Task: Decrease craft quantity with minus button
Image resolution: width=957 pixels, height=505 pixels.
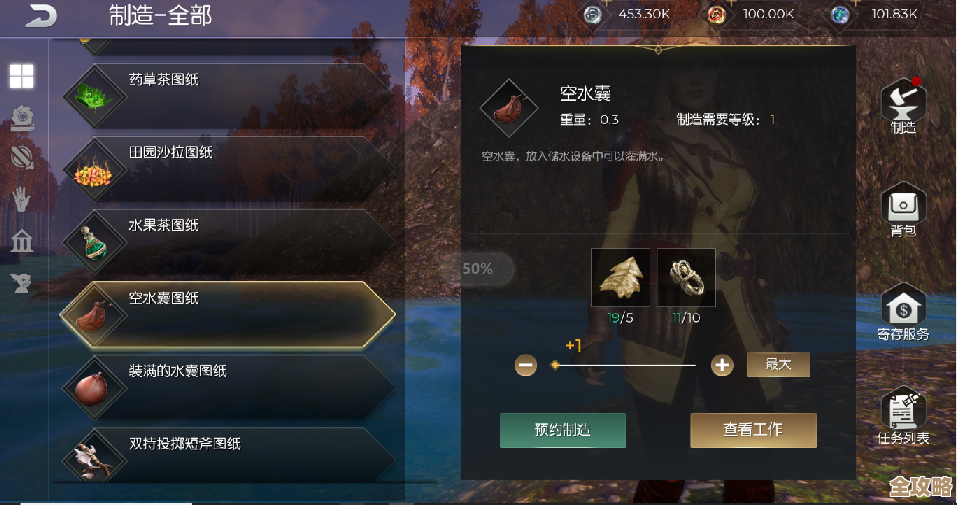Action: point(526,365)
